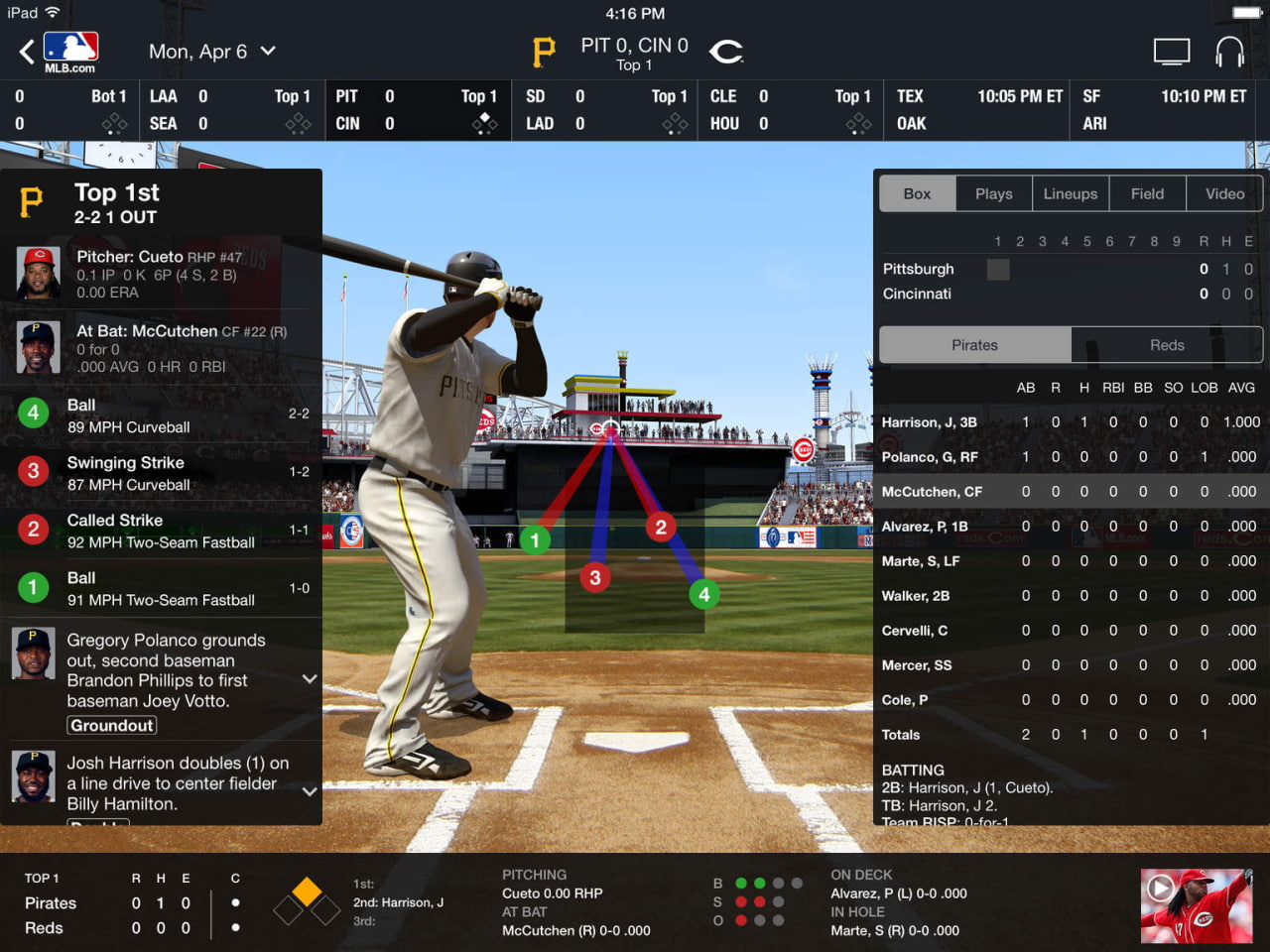Open the radio audio headphones icon

tap(1230, 51)
